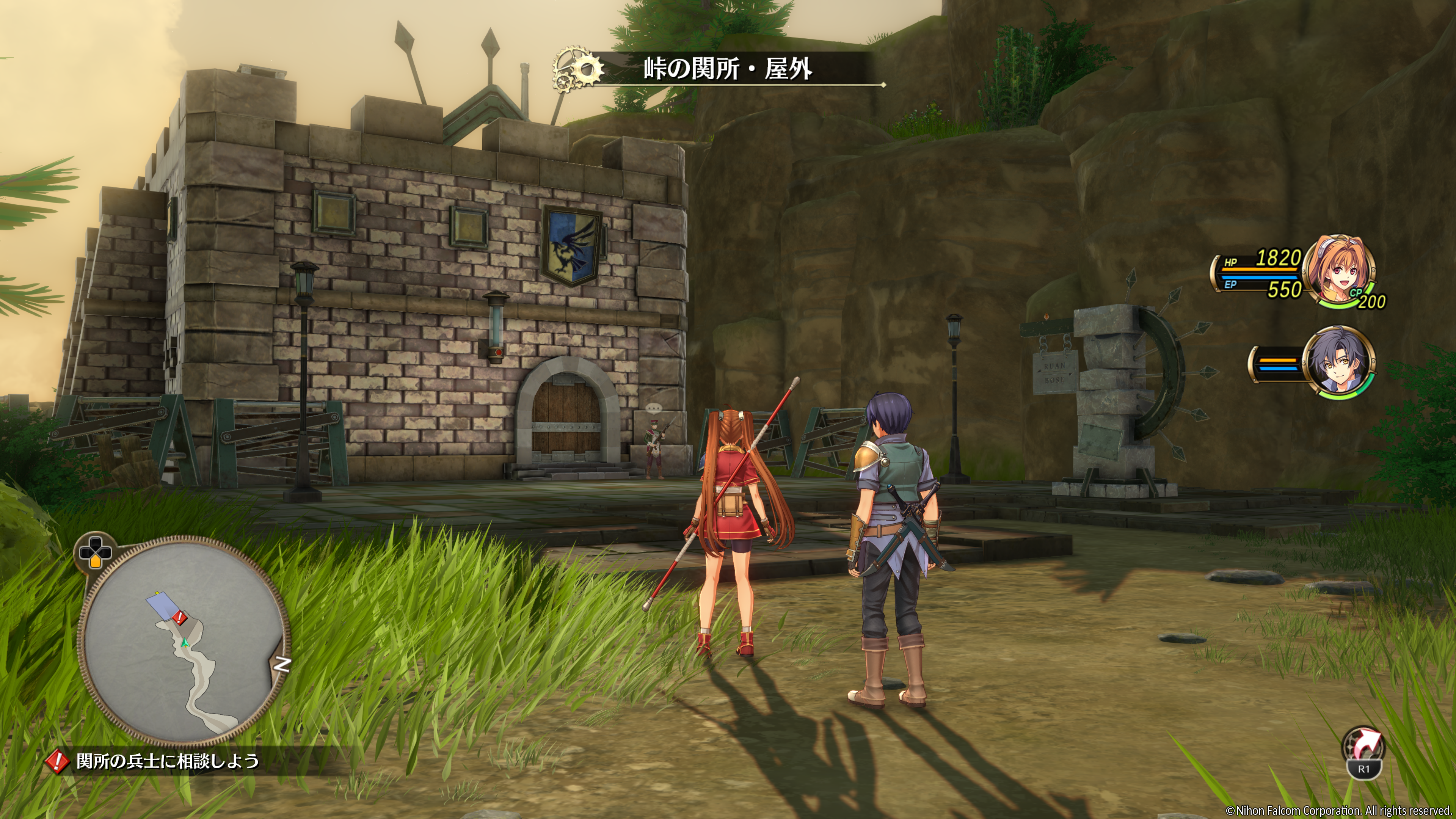
Task: Click the green player arrow on minimap
Action: click(x=184, y=643)
